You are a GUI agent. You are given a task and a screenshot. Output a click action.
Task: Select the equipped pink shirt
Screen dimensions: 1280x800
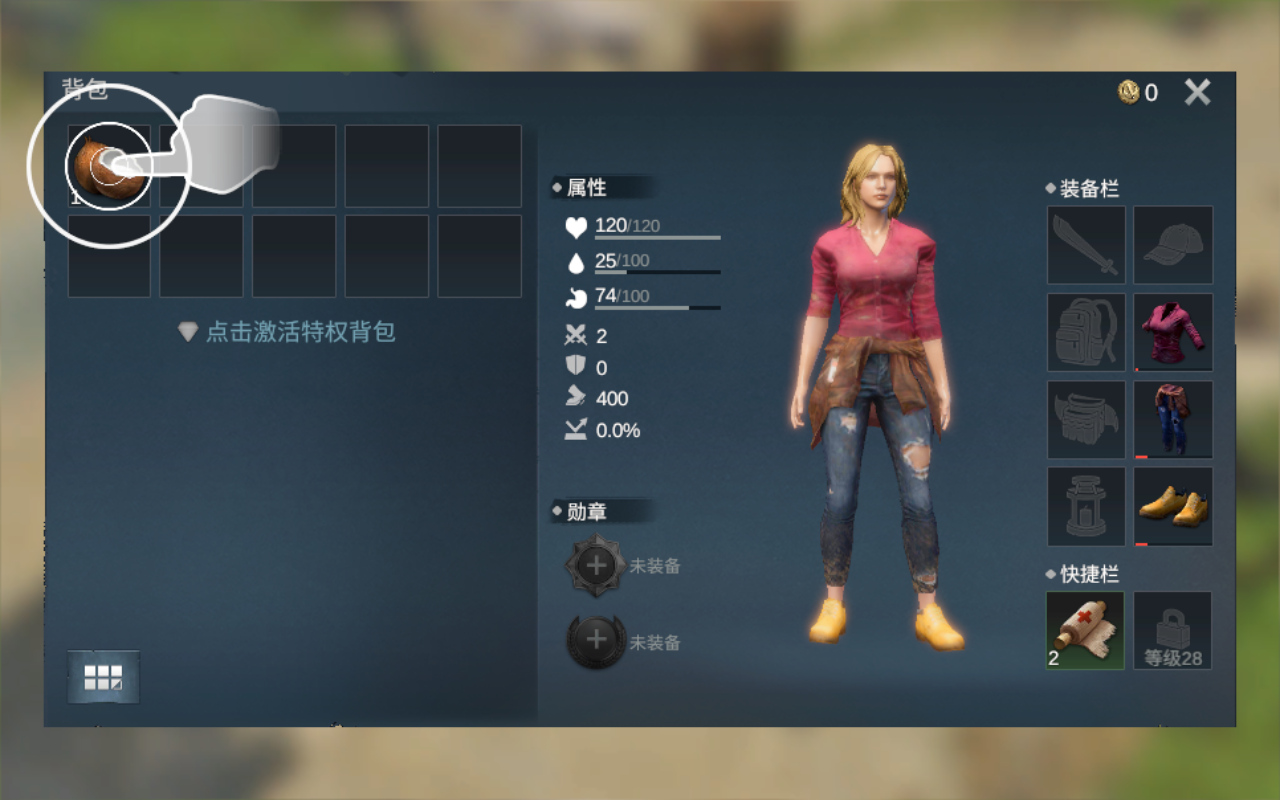point(1172,332)
